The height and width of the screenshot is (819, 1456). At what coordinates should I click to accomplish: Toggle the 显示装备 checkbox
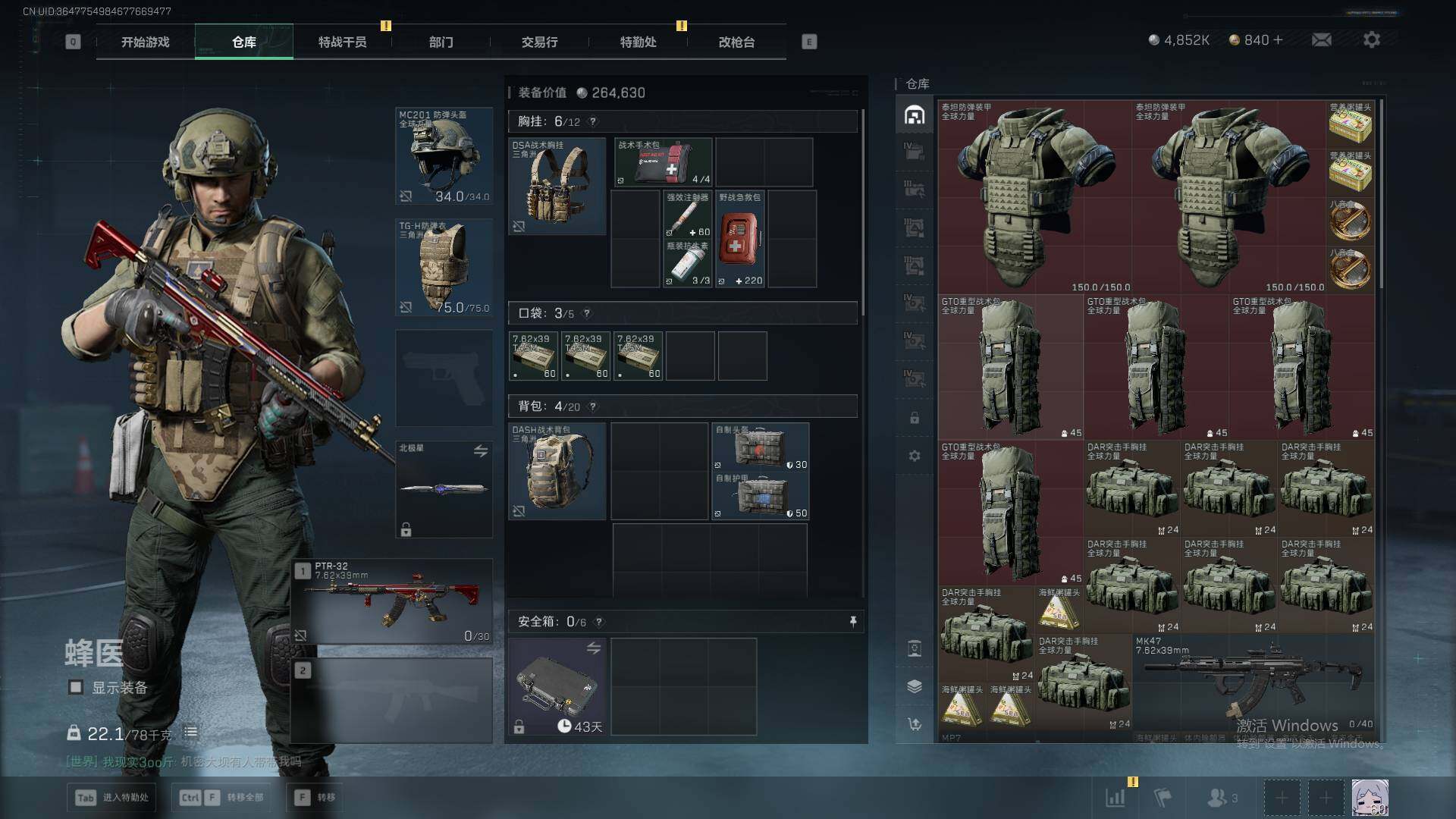[76, 688]
